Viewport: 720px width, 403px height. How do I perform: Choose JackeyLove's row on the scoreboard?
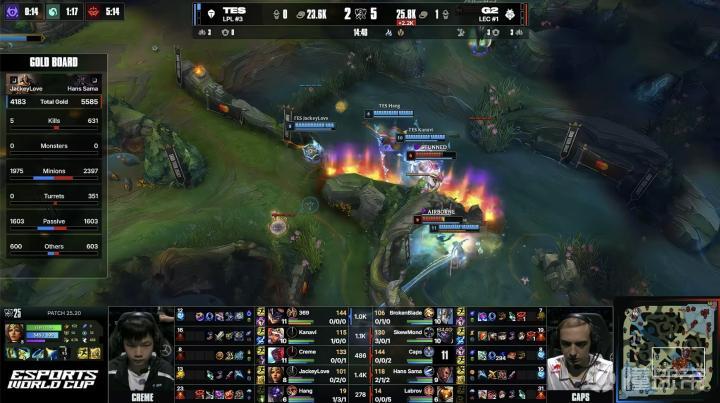click(310, 372)
